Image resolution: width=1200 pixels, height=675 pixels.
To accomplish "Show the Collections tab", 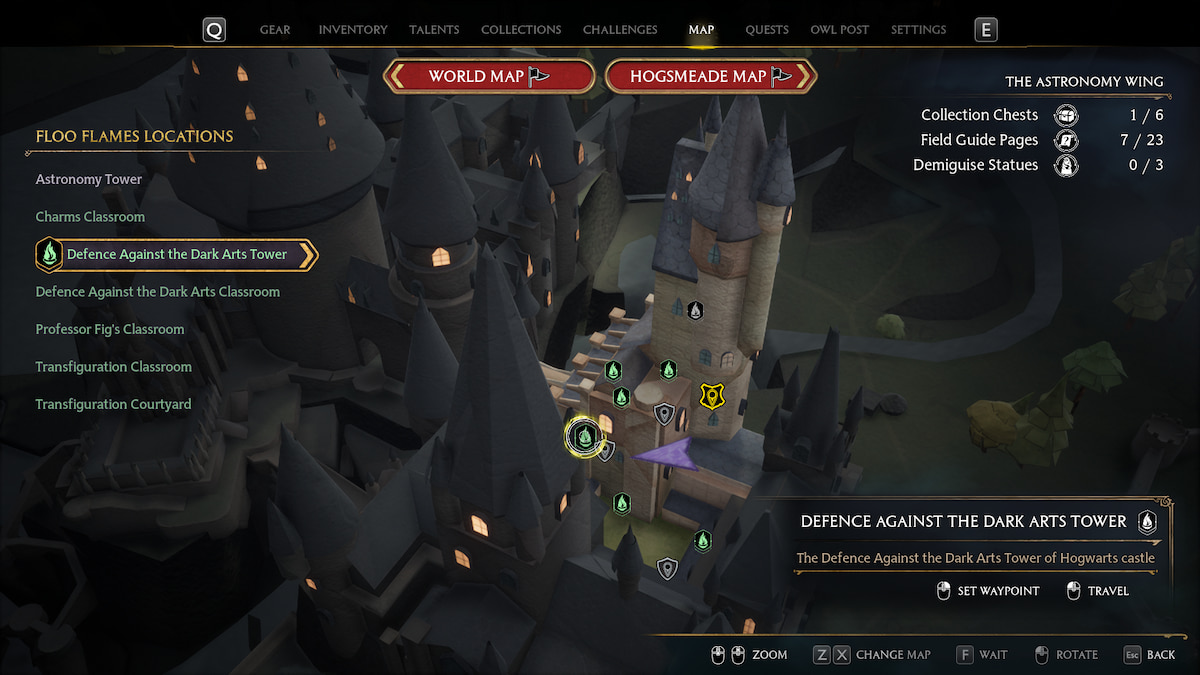I will tap(521, 30).
